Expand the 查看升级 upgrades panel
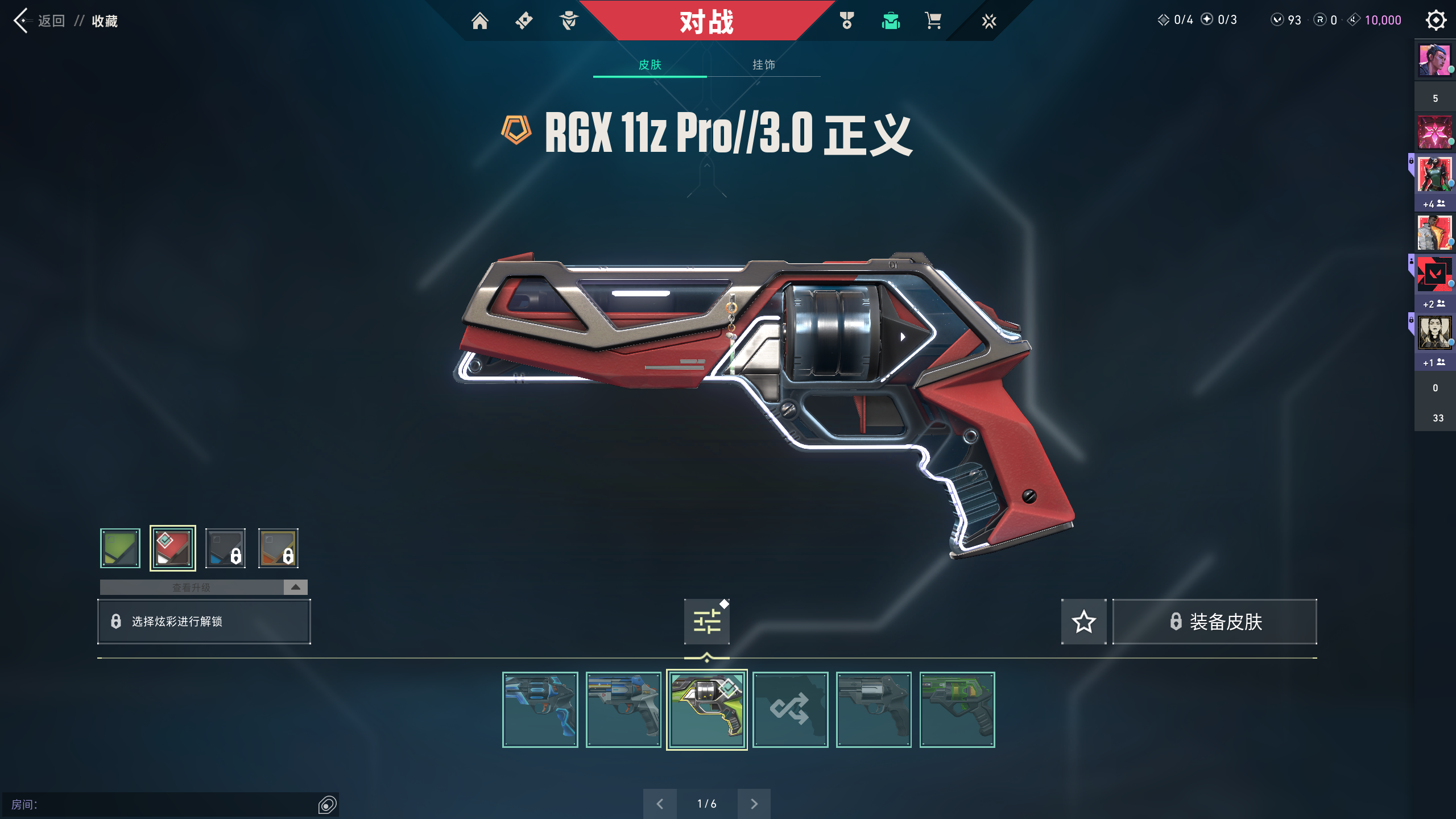This screenshot has width=1456, height=819. coord(295,587)
